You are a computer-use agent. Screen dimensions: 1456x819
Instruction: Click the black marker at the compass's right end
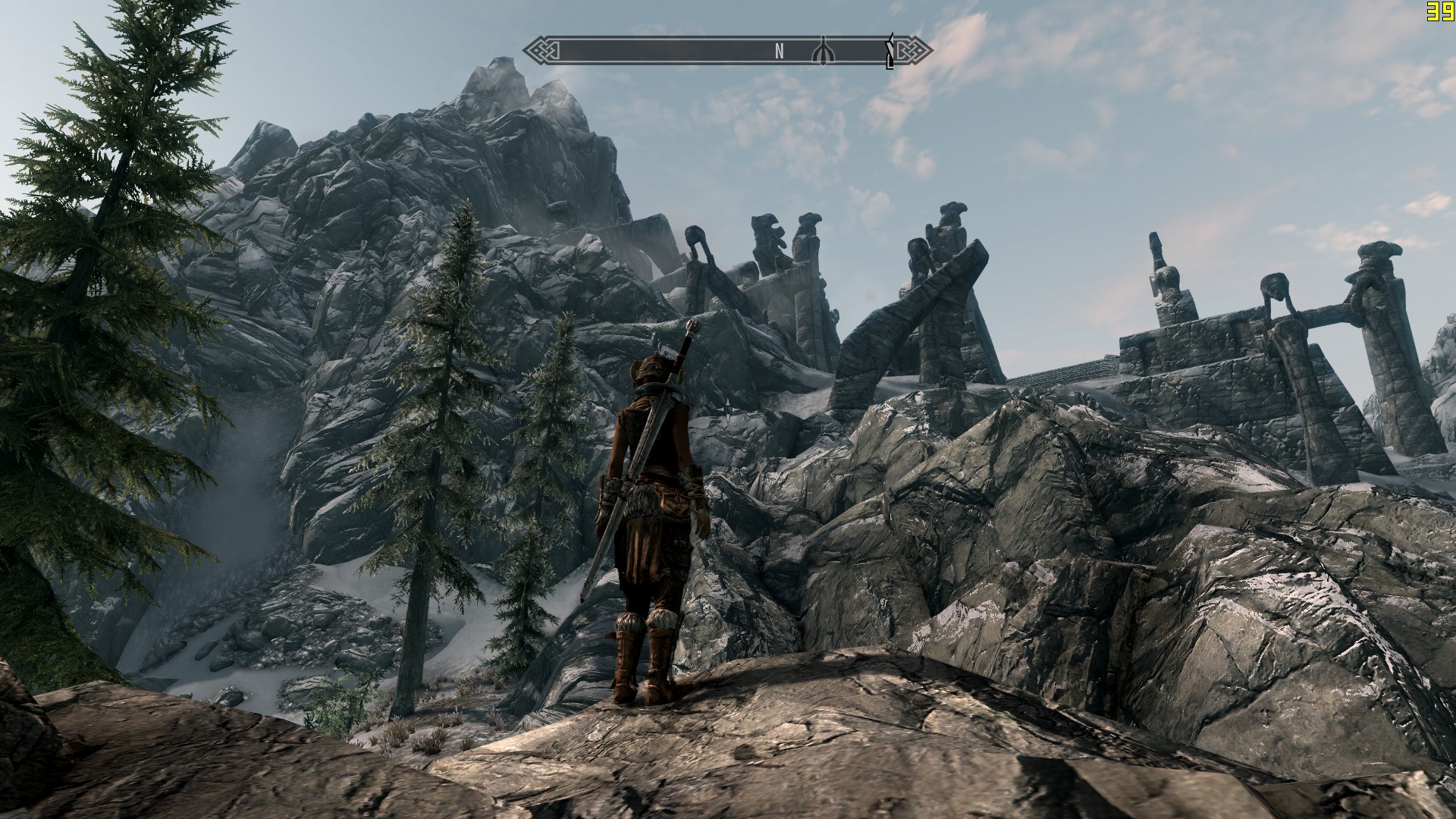tap(890, 52)
